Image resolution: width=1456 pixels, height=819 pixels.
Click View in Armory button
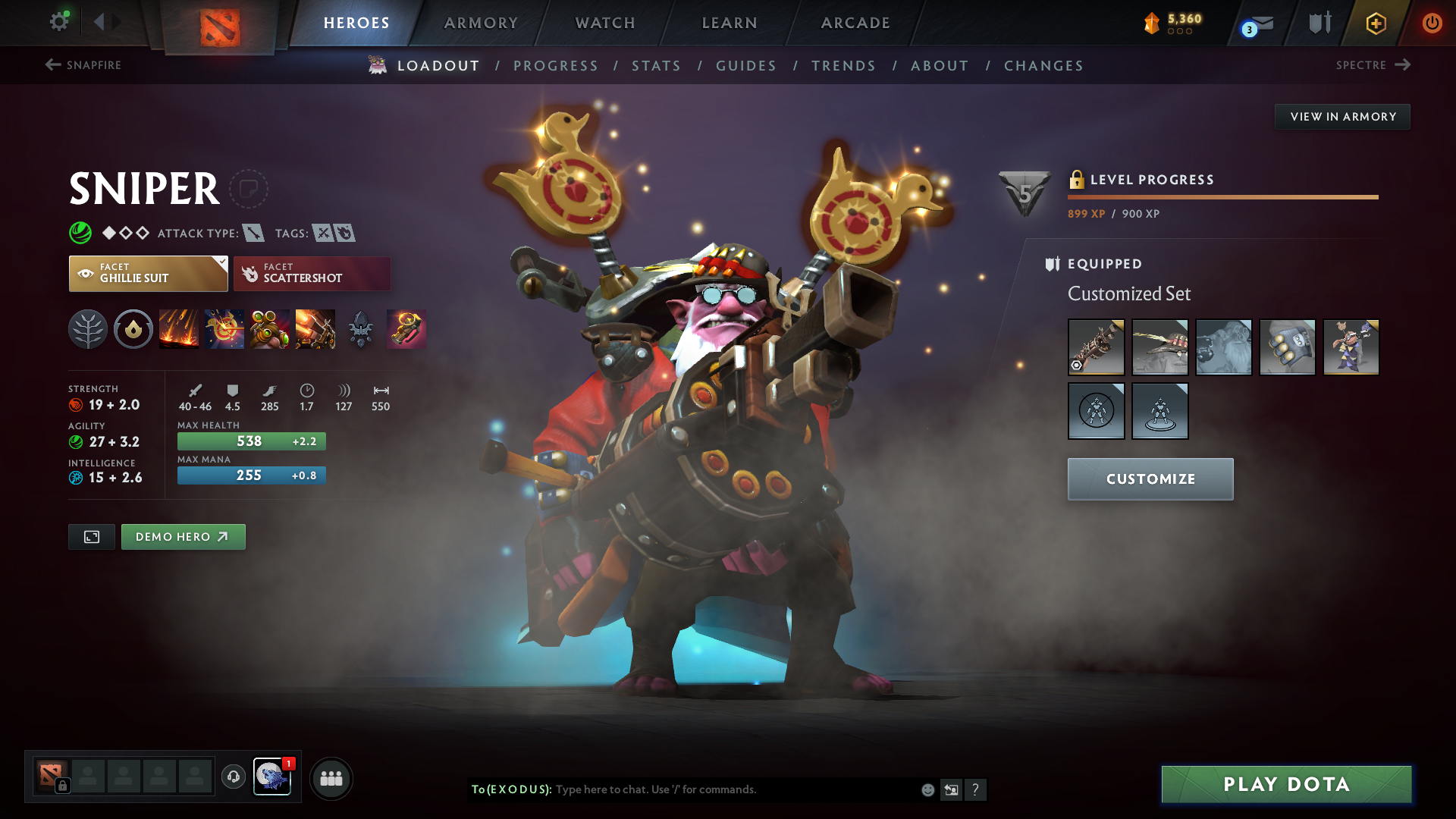1342,117
